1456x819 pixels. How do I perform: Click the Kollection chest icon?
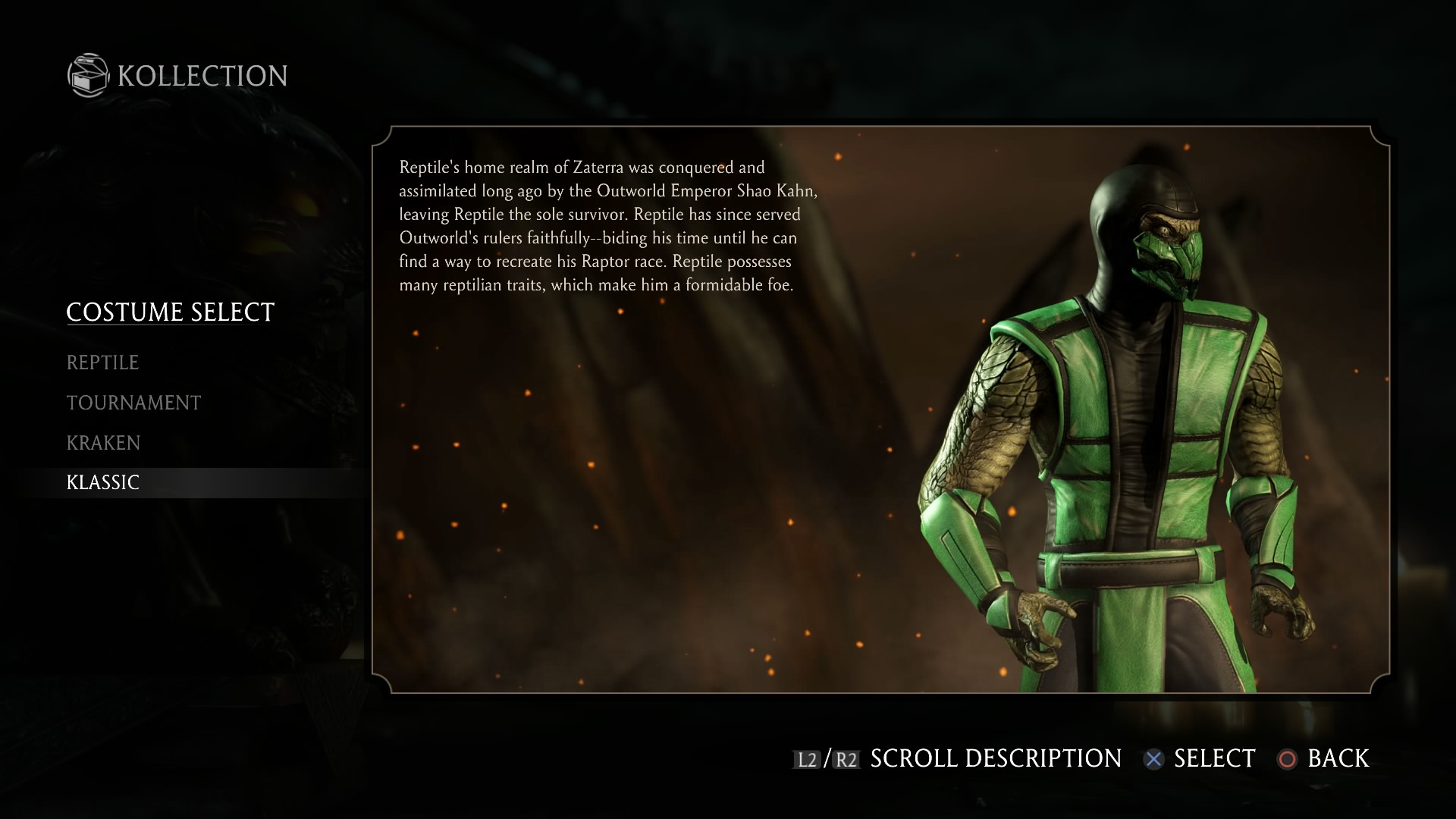tap(87, 76)
